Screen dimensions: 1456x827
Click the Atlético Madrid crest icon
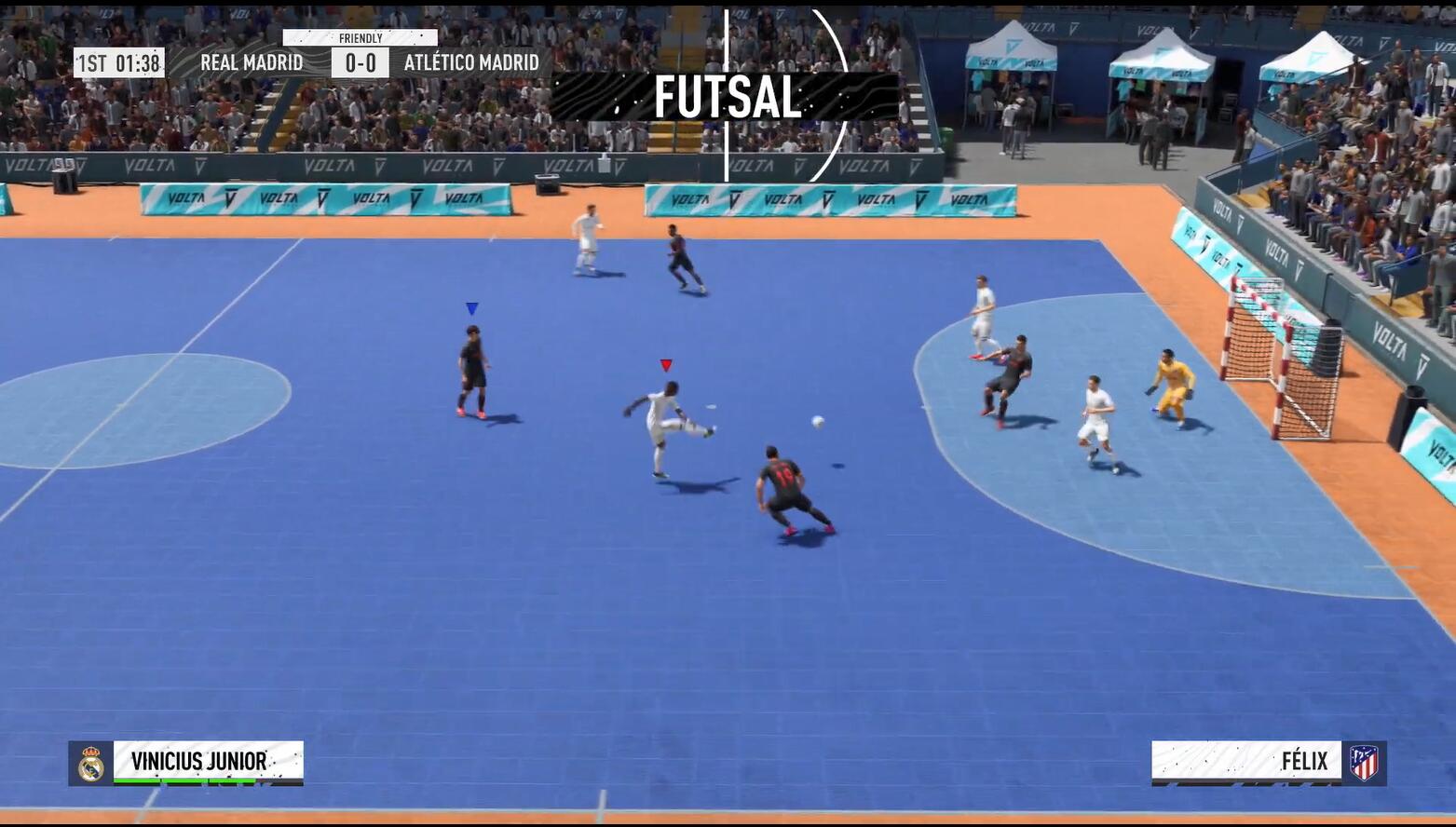tap(1366, 761)
